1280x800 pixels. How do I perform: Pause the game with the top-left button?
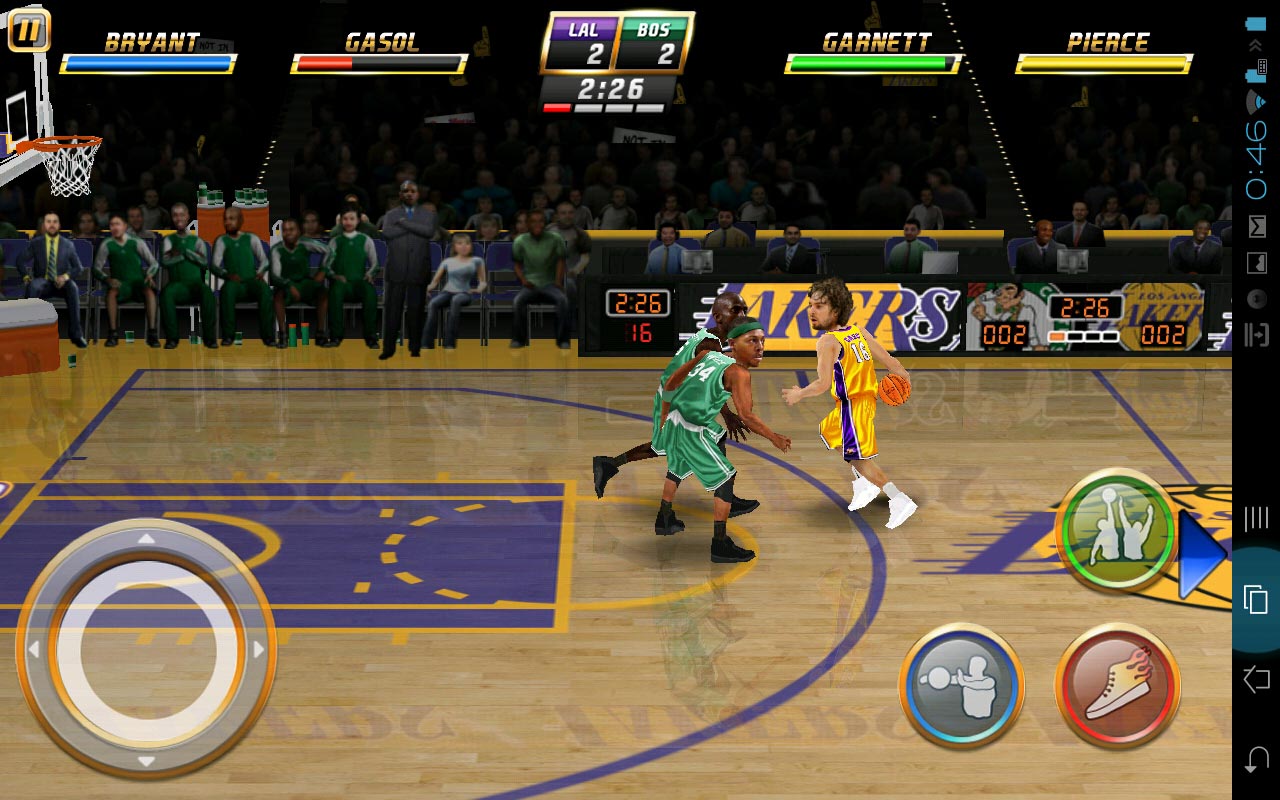pos(29,31)
